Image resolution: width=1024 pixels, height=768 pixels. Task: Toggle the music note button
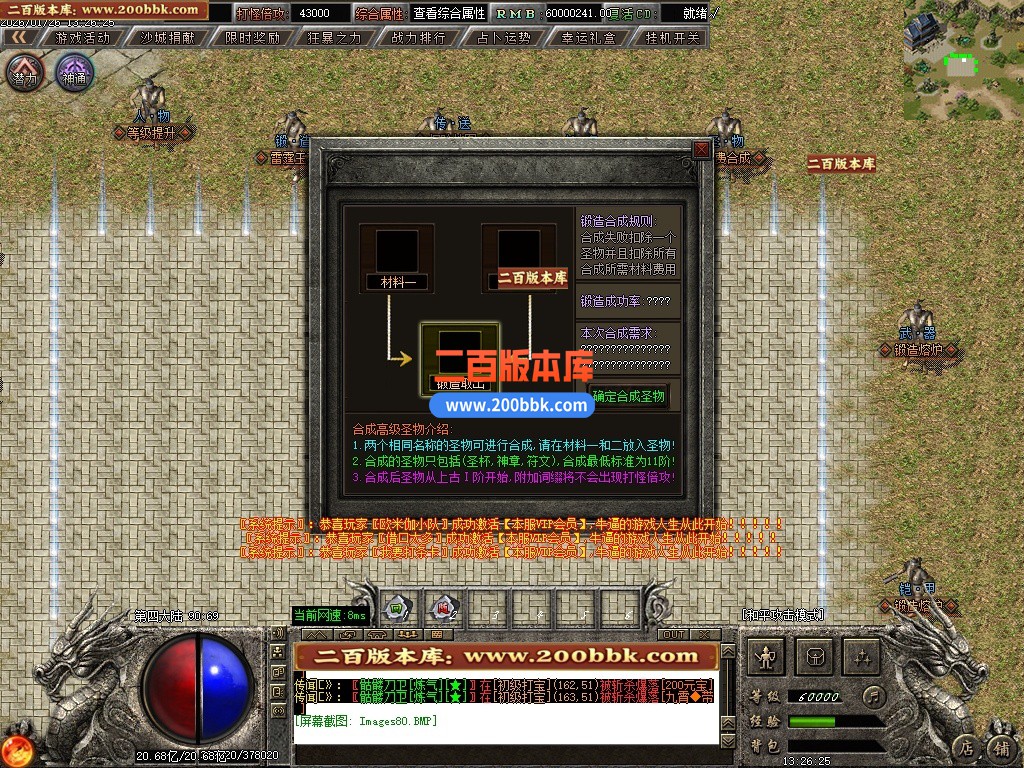pyautogui.click(x=874, y=695)
